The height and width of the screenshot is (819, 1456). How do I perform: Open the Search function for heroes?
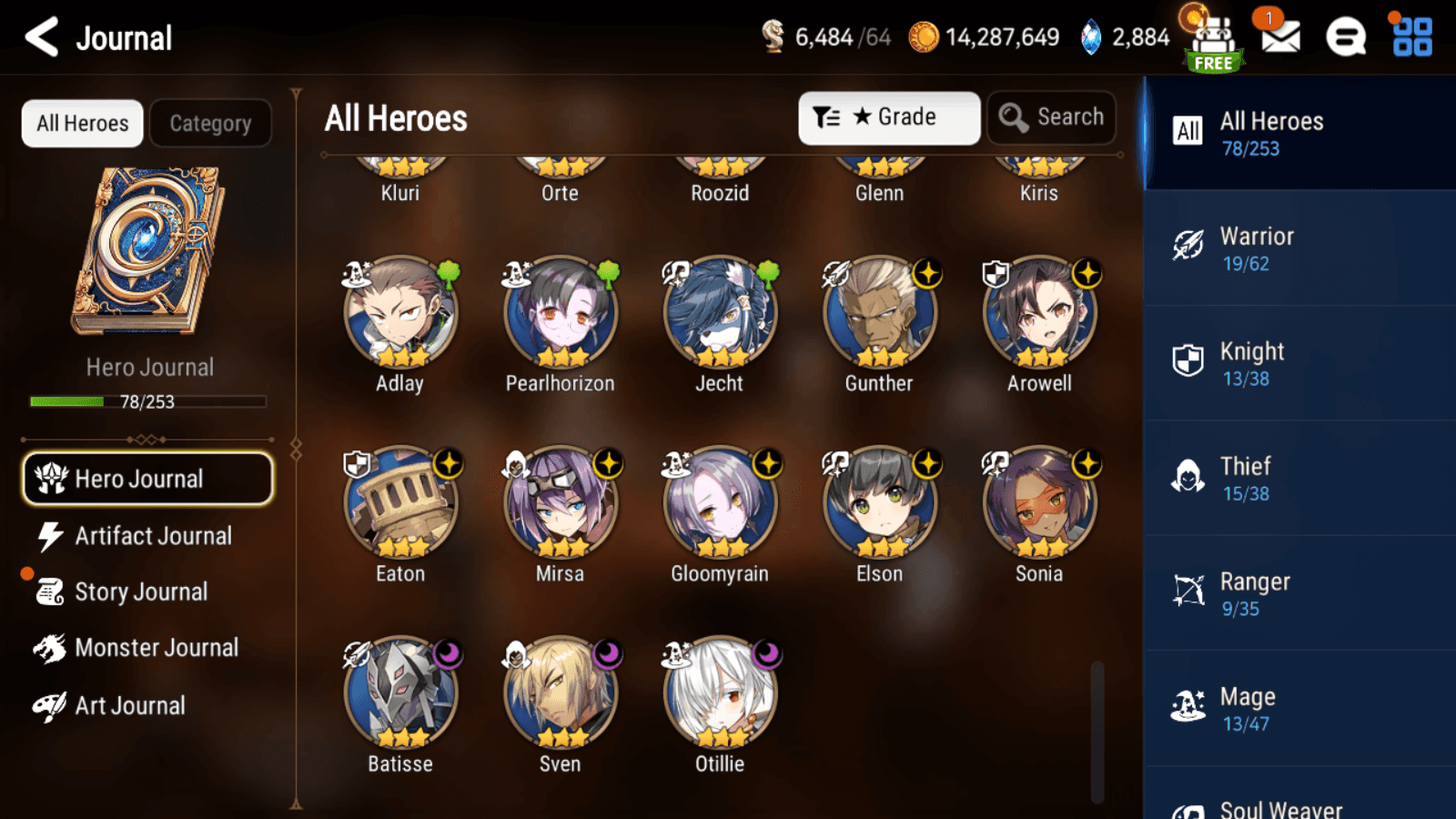(x=1051, y=116)
